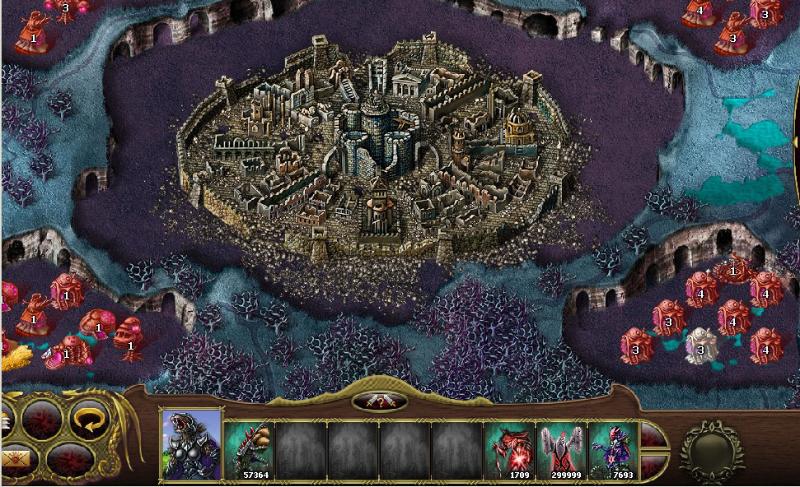
Task: Select the hero portrait in the bottom bar
Action: 191,445
